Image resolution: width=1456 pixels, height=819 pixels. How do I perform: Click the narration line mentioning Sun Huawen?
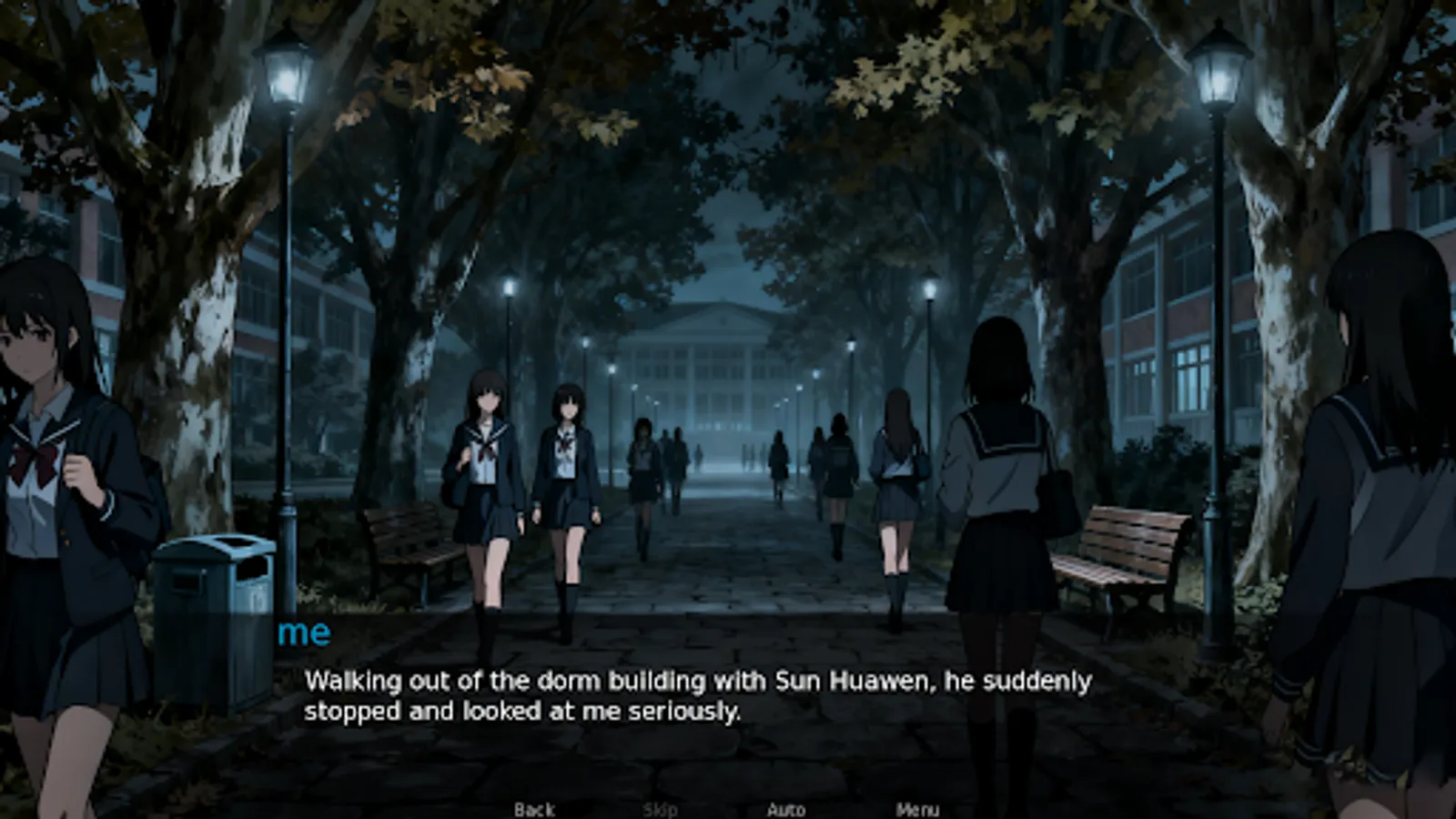pos(698,679)
